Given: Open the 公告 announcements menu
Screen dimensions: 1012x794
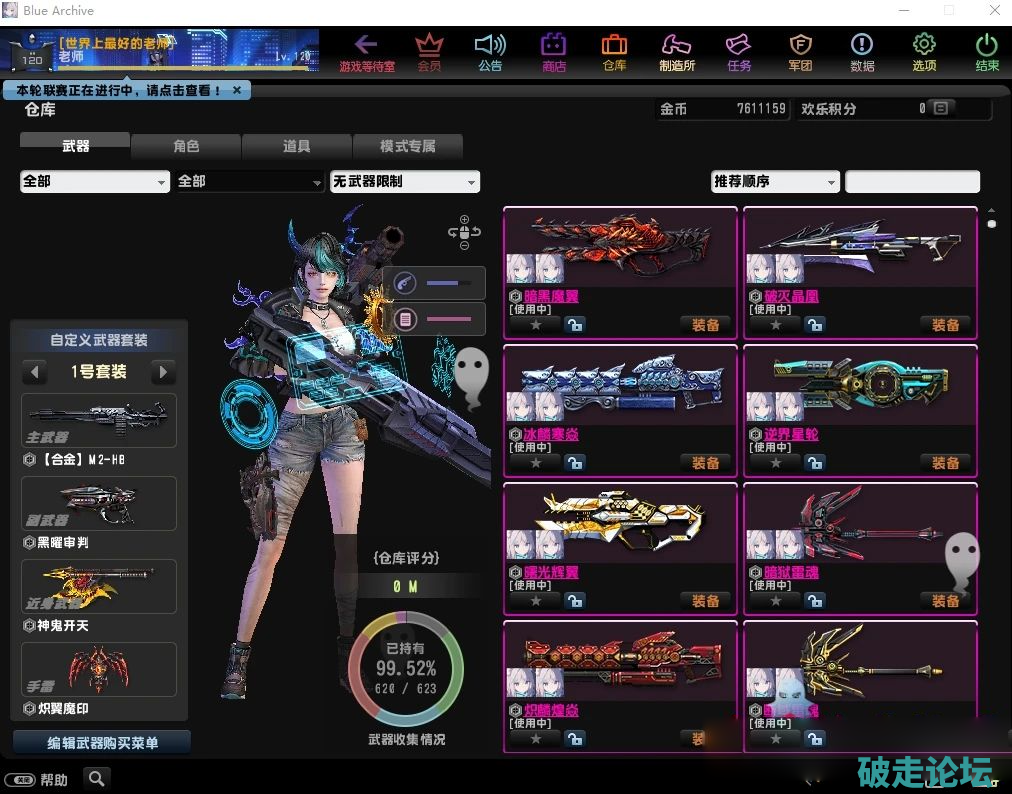Looking at the screenshot, I should click(x=490, y=52).
